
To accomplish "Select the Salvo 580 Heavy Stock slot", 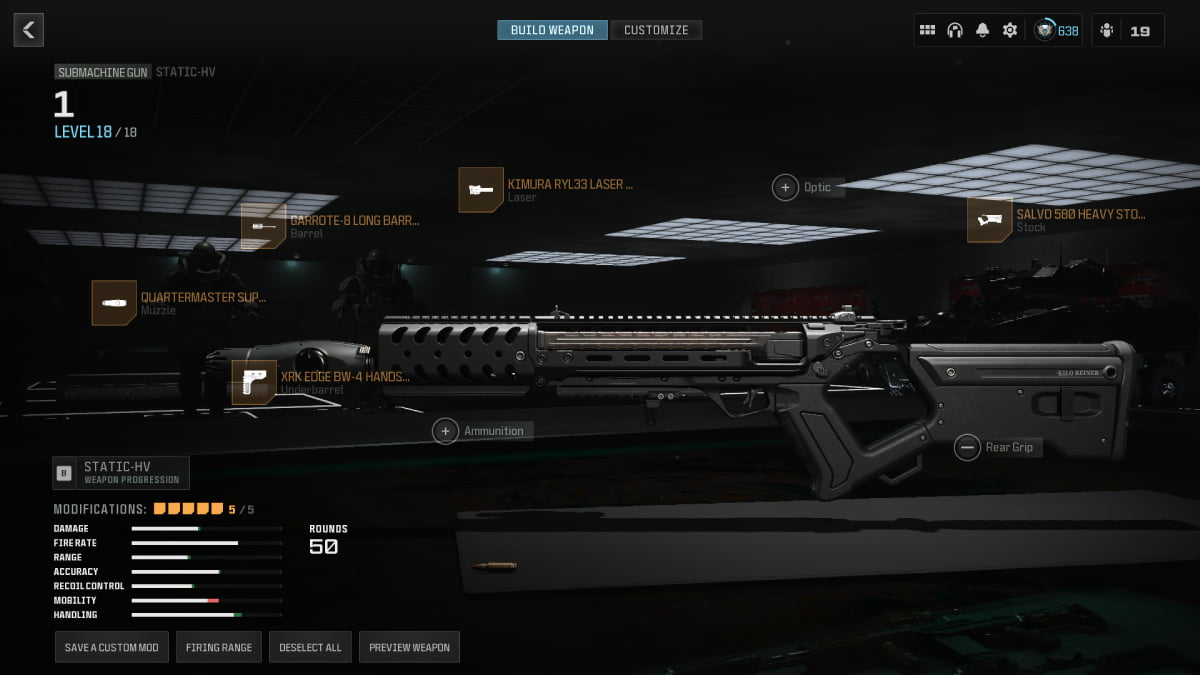I will tap(989, 220).
